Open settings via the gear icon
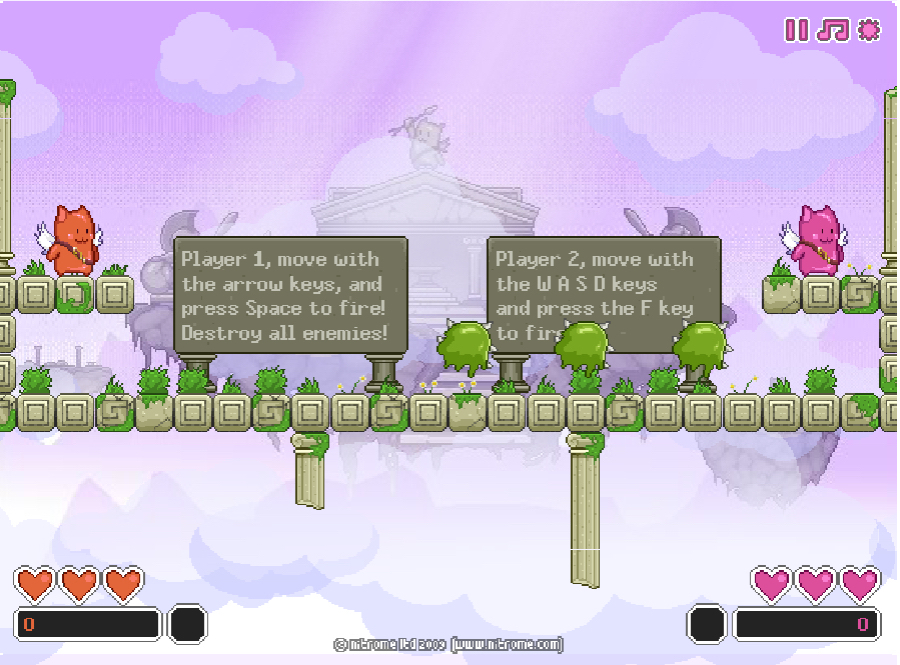Screen dimensions: 900x665 click(x=869, y=30)
